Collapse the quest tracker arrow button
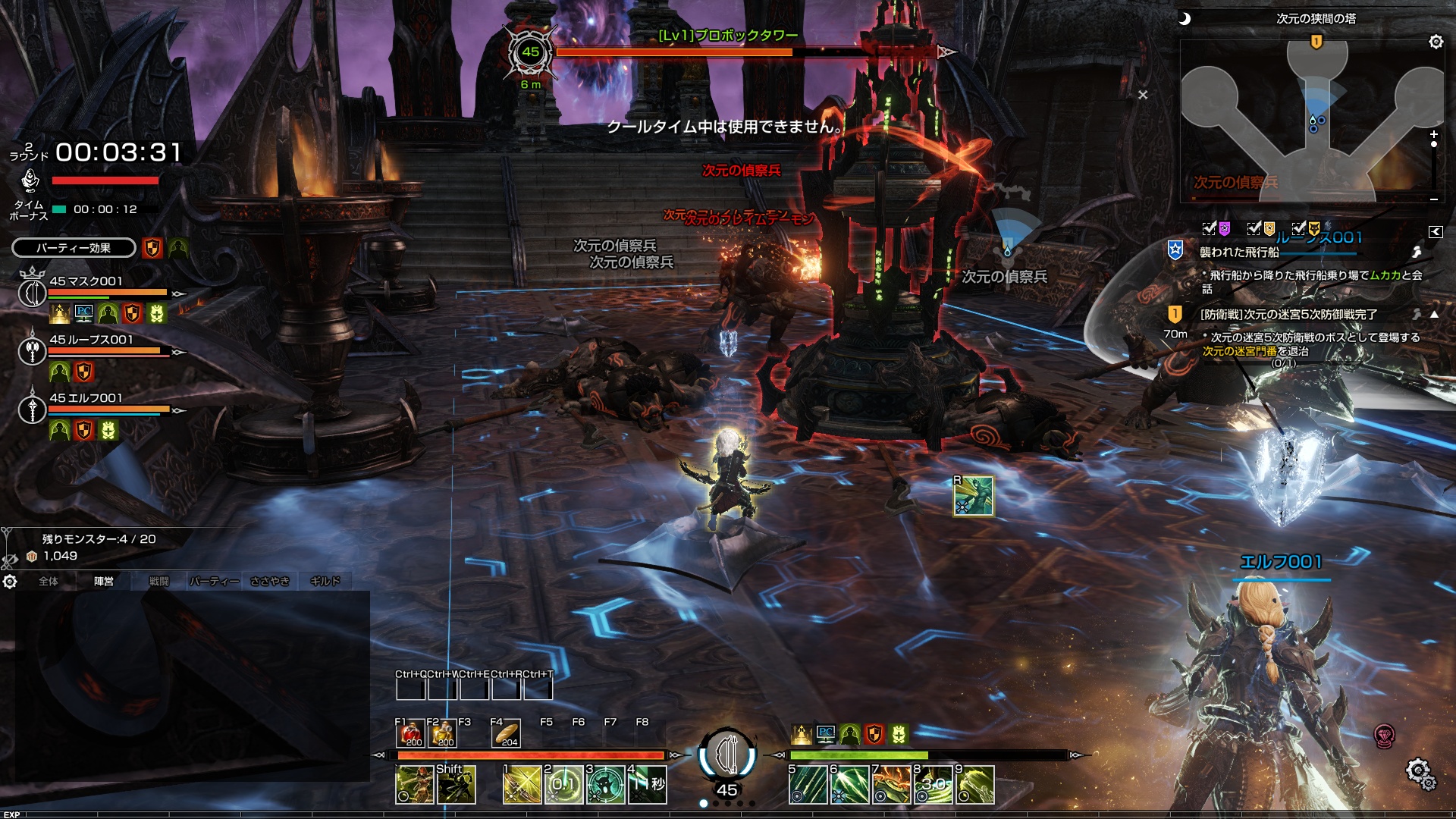Image resolution: width=1456 pixels, height=819 pixels. click(1435, 232)
